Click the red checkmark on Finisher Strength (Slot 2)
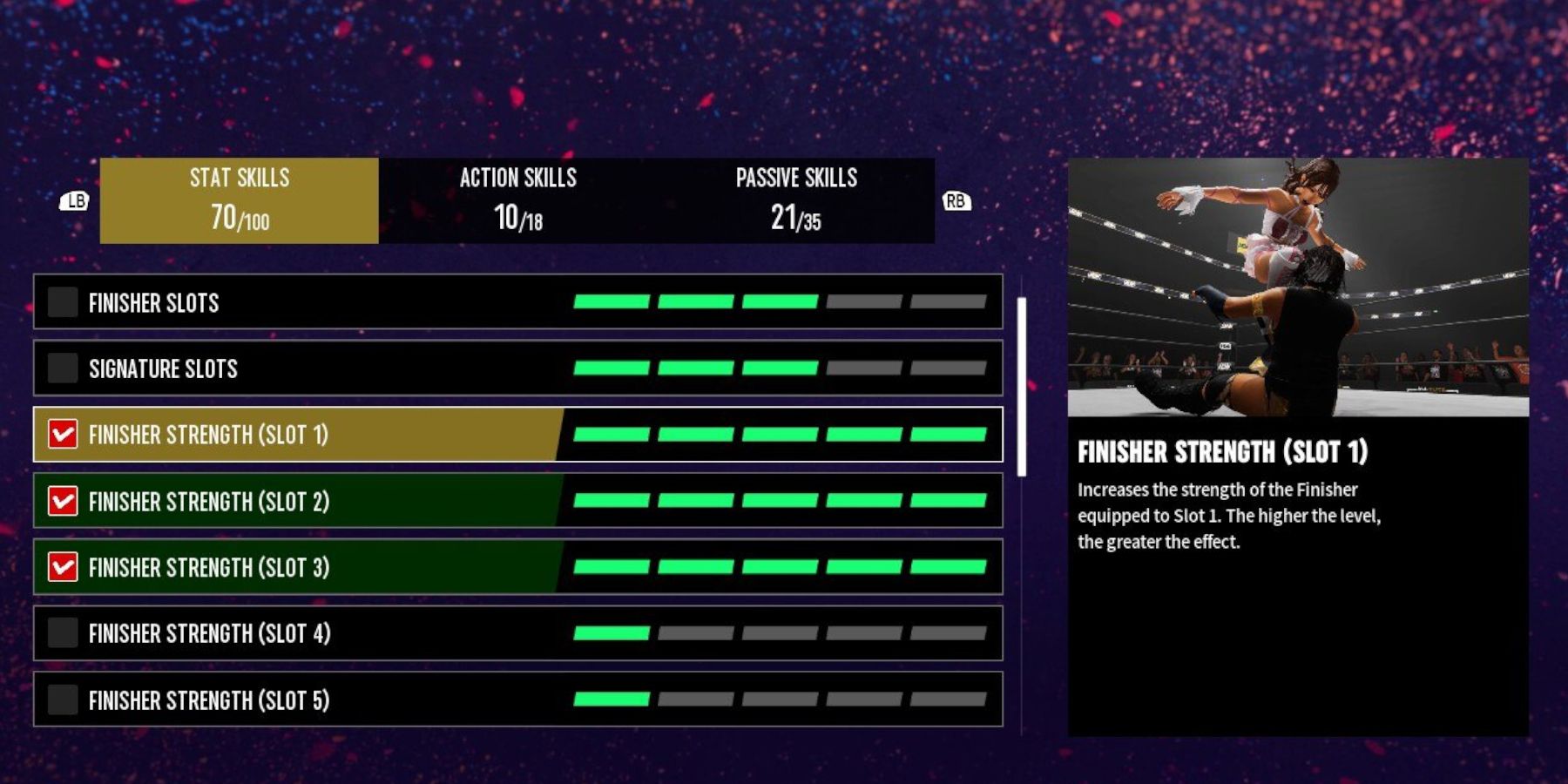1568x784 pixels. [x=62, y=501]
